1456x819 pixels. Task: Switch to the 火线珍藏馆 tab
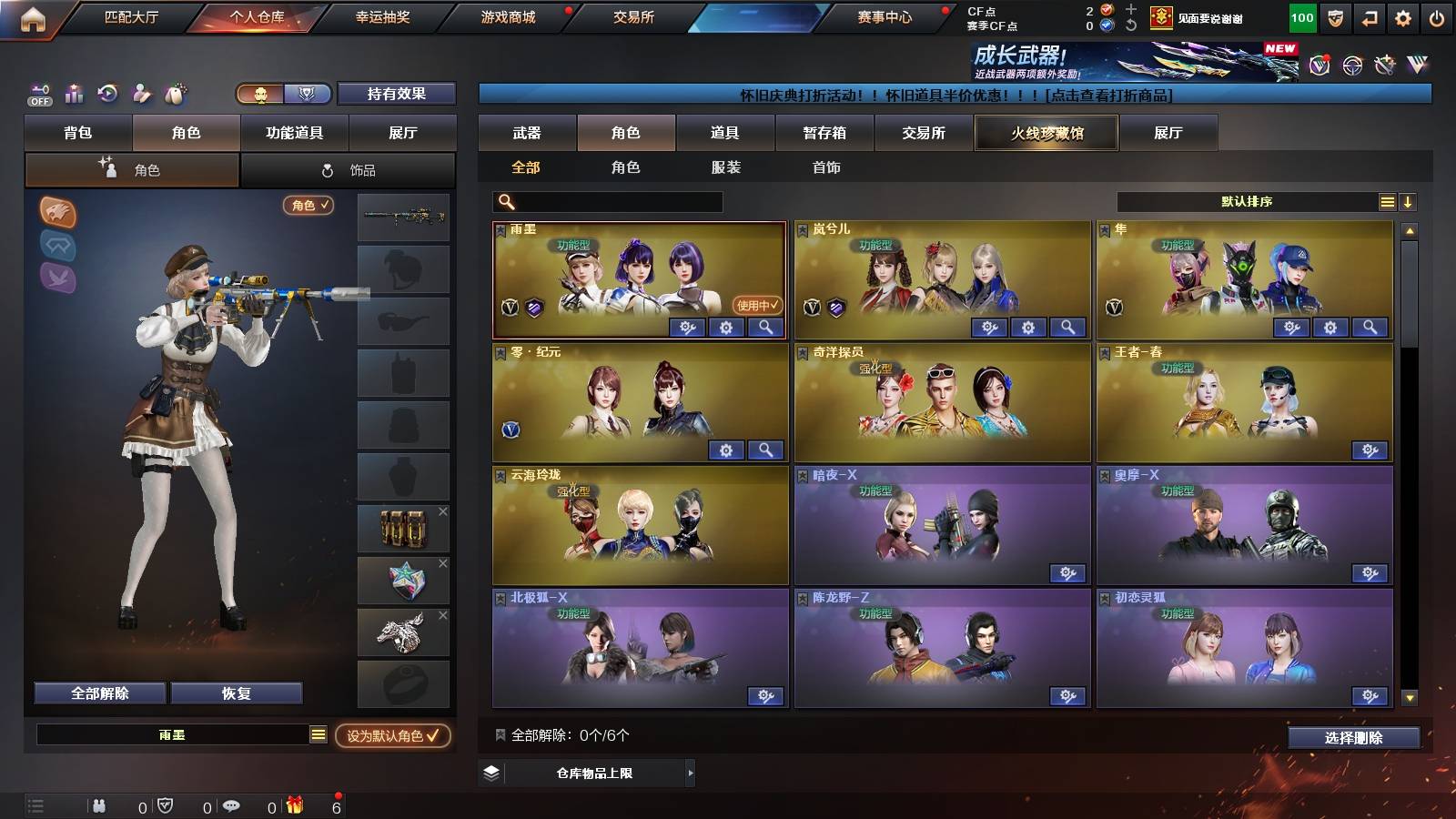(x=1046, y=133)
